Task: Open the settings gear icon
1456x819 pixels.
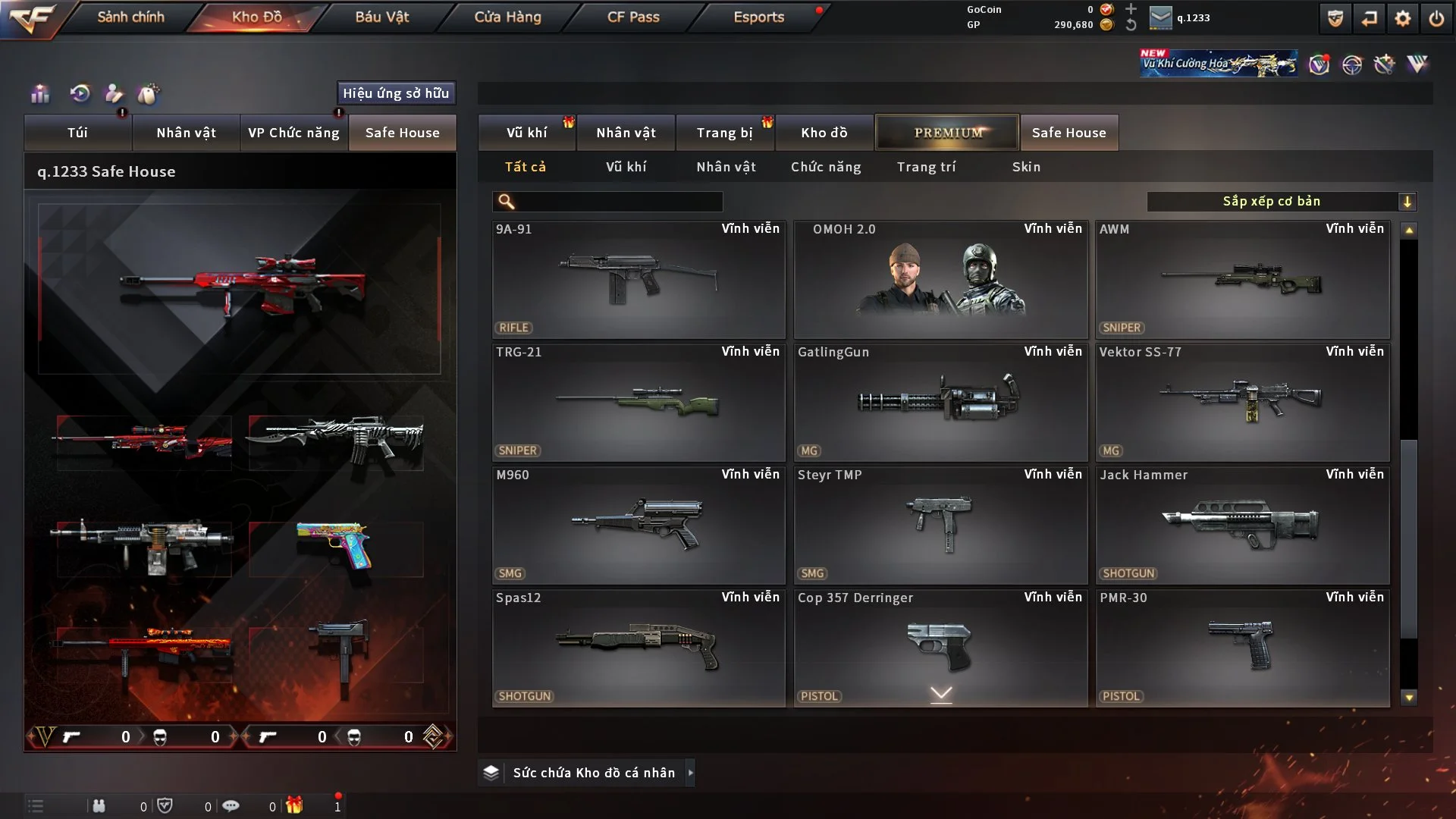Action: point(1402,18)
